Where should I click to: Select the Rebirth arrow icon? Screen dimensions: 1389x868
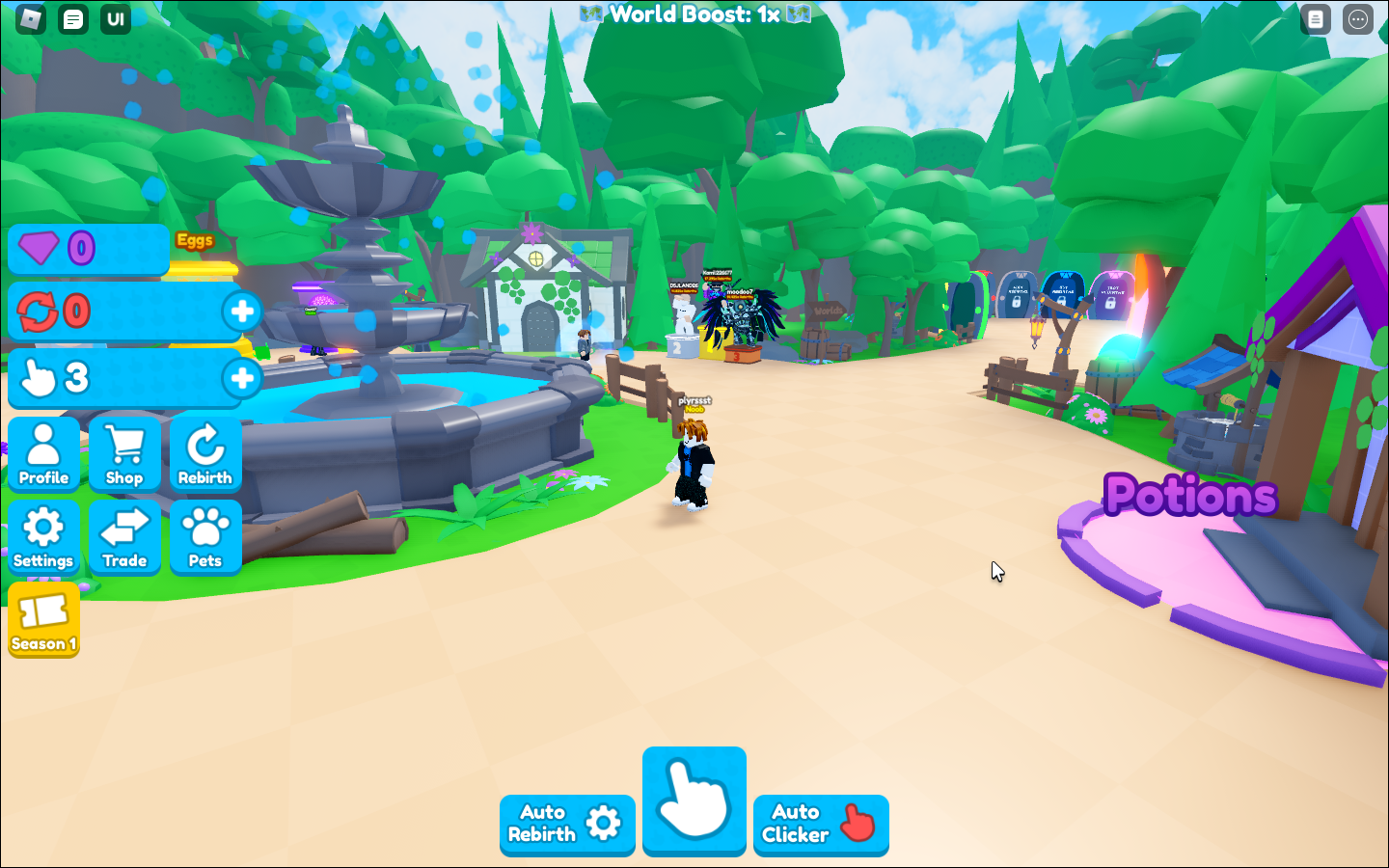point(205,453)
